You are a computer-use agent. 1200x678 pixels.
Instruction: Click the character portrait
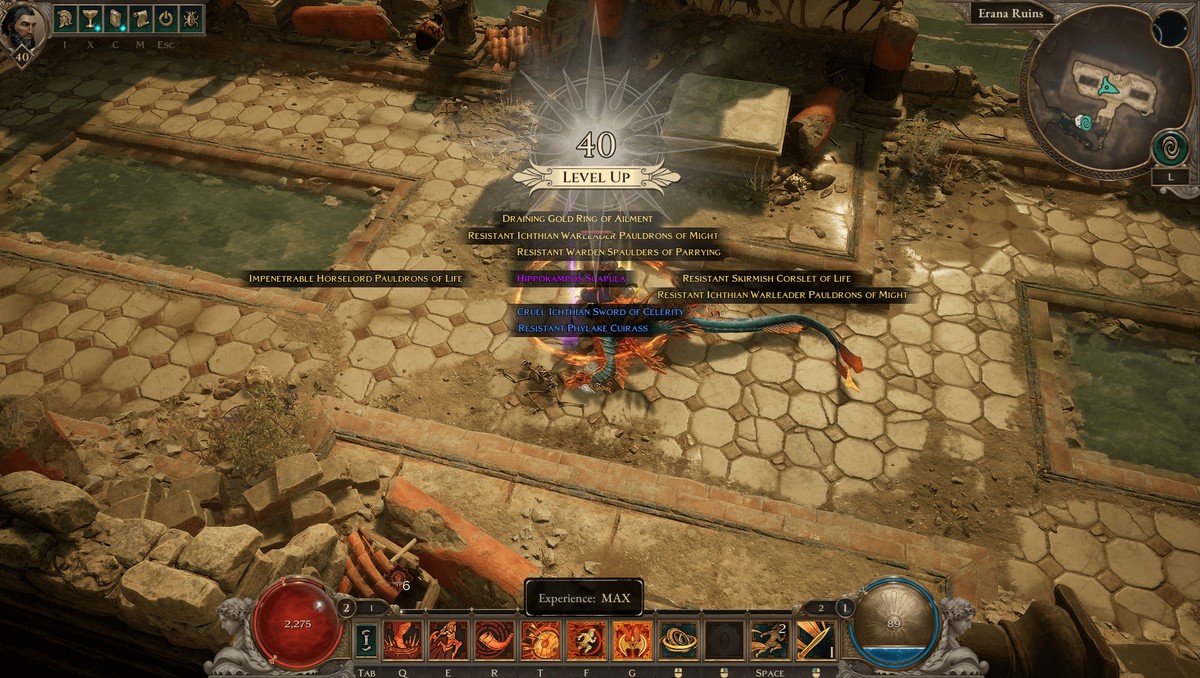(x=21, y=26)
